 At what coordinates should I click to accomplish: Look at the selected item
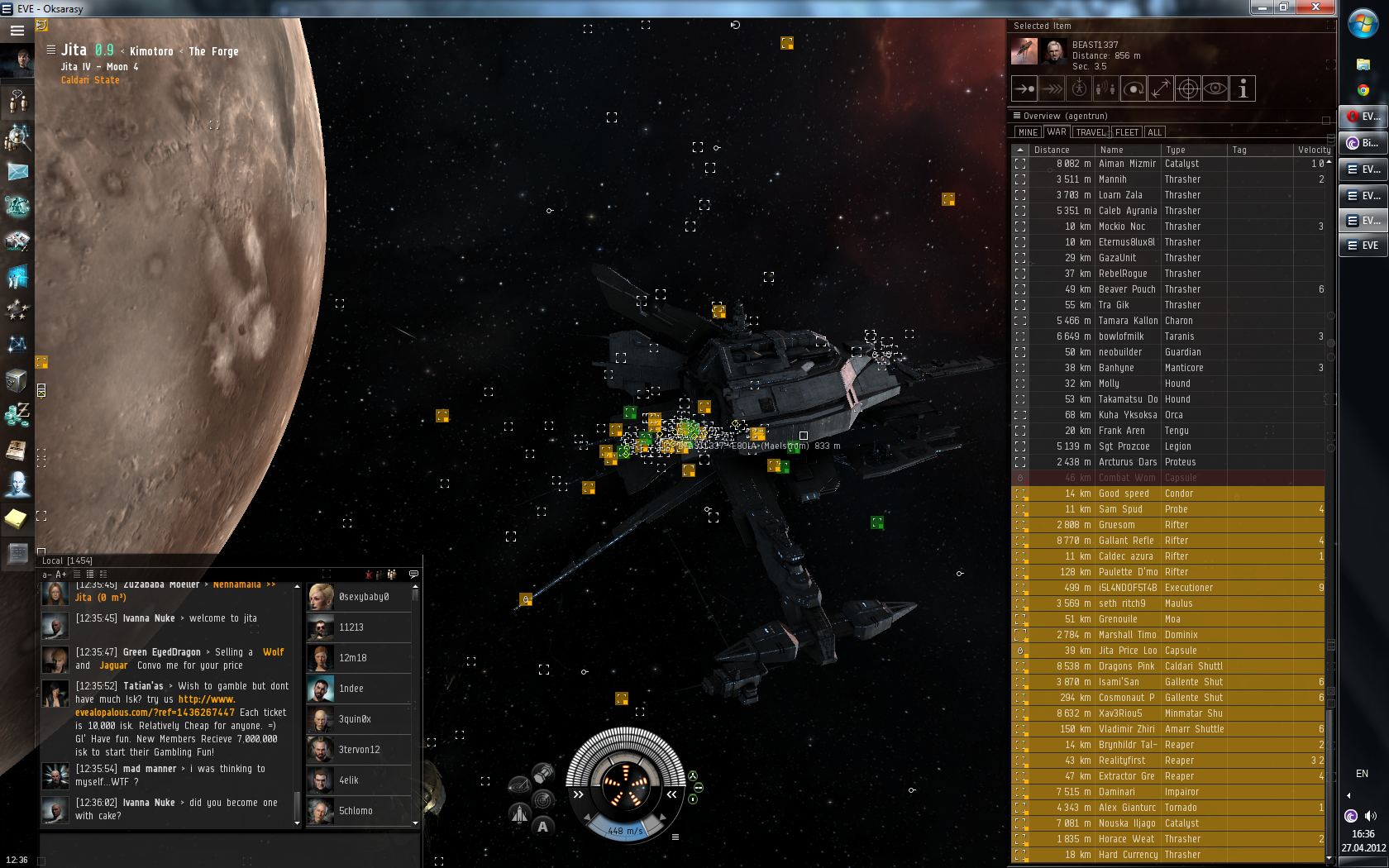(x=1215, y=88)
